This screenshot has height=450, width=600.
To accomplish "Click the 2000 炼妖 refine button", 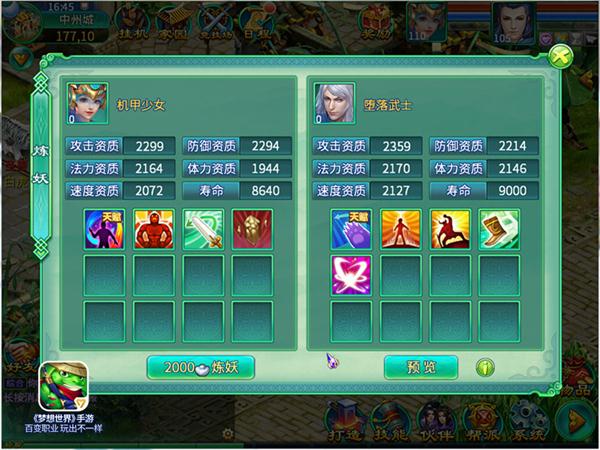I will click(200, 367).
